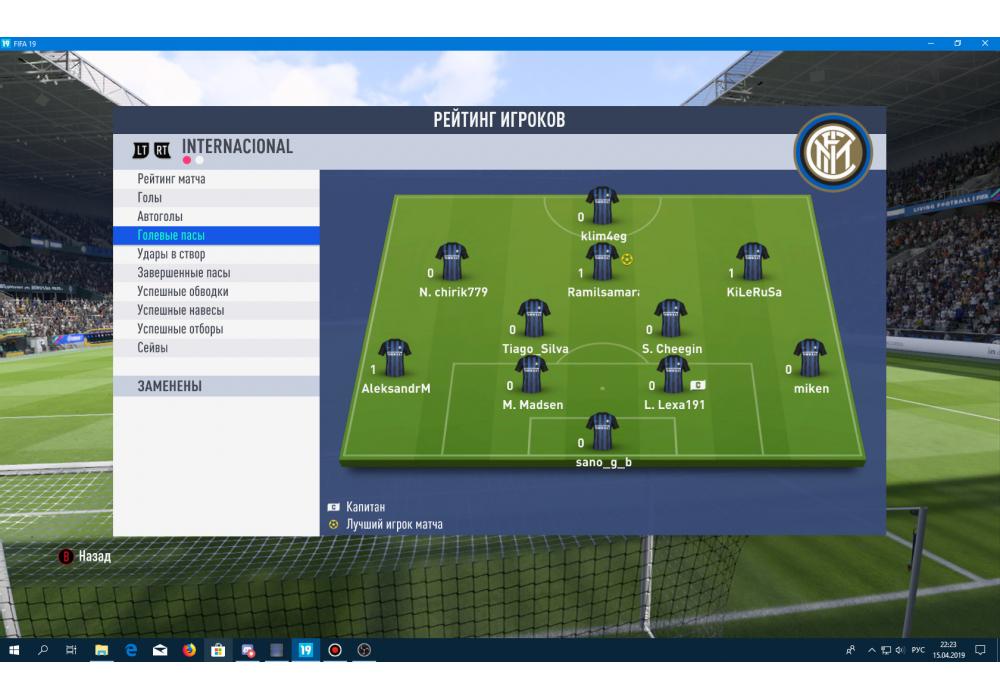Choose the Голы stat entry
The width and height of the screenshot is (1000, 700).
pyautogui.click(x=150, y=198)
